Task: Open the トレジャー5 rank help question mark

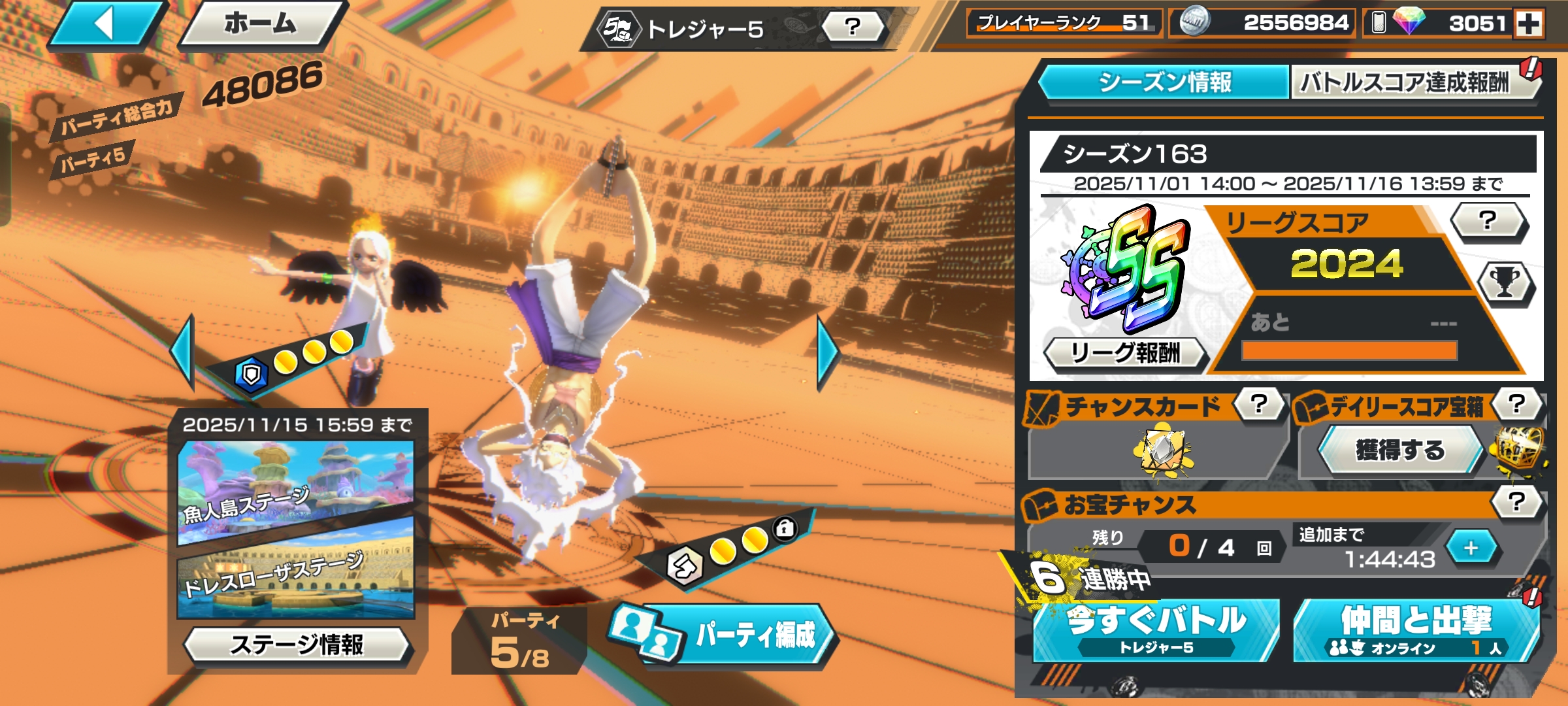Action: [853, 27]
